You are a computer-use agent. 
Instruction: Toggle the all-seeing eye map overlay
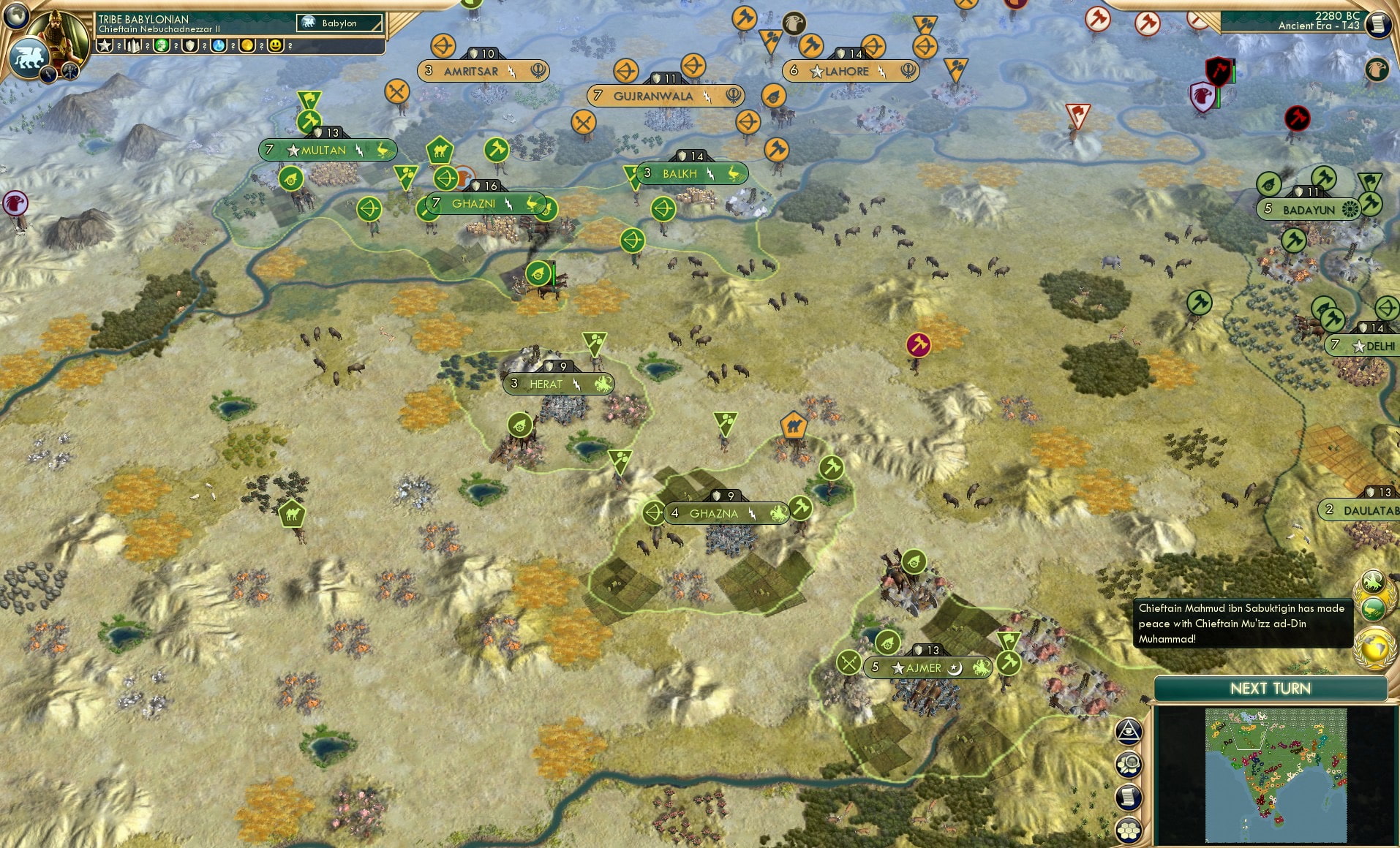coord(1129,731)
